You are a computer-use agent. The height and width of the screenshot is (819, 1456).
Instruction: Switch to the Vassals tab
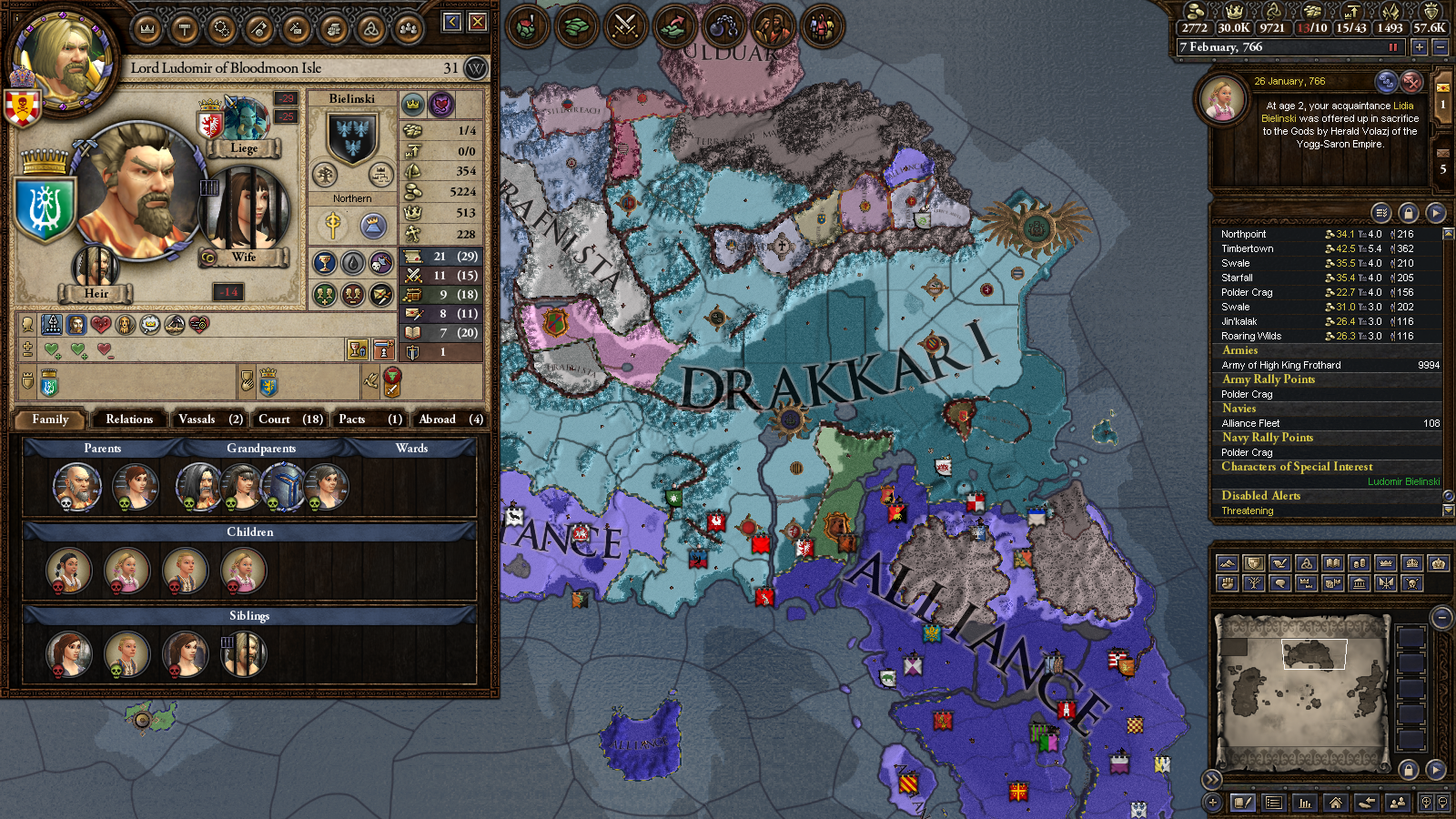coord(208,419)
